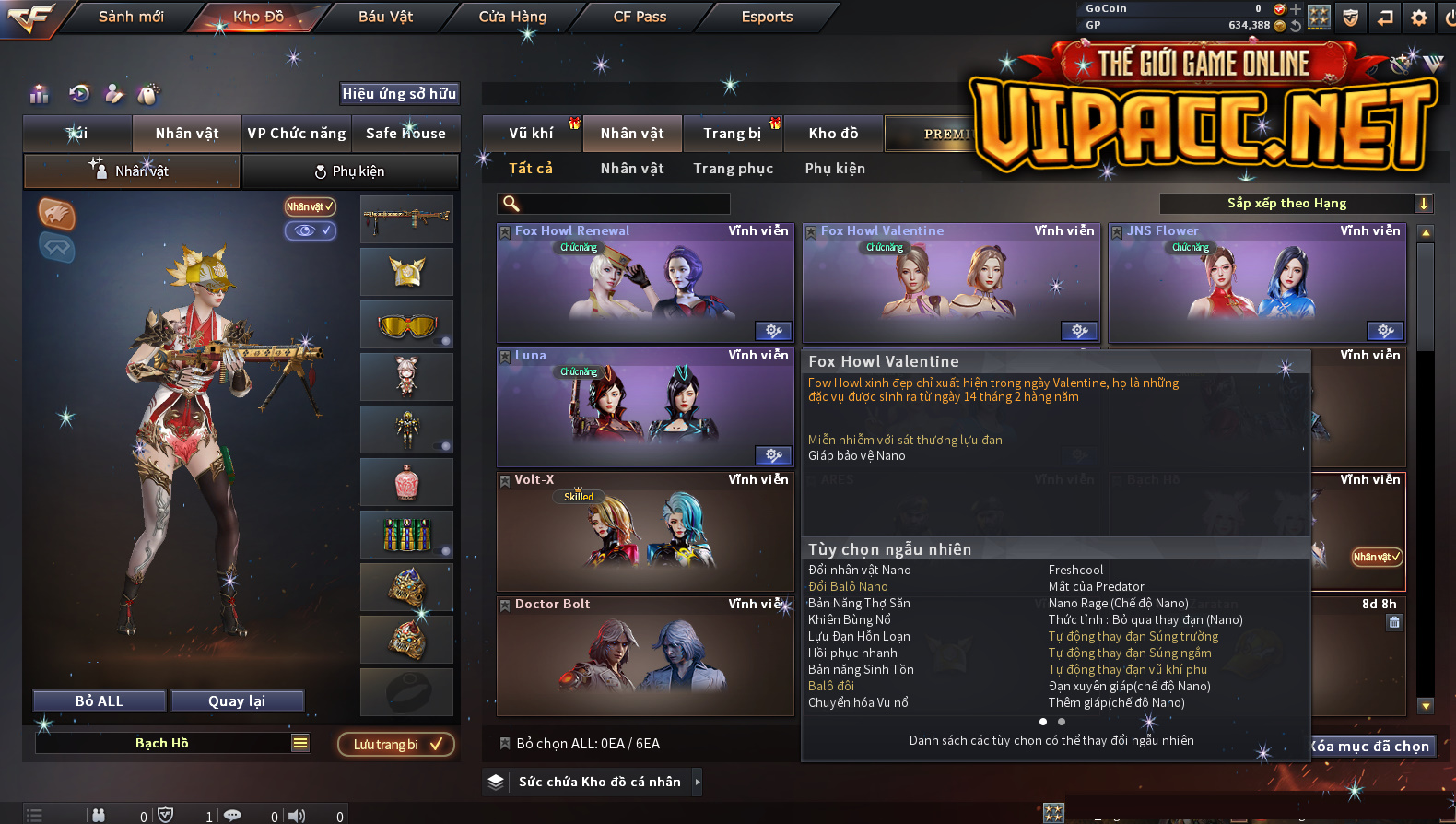The height and width of the screenshot is (824, 1456).
Task: Filter by Trang phục category
Action: (734, 169)
